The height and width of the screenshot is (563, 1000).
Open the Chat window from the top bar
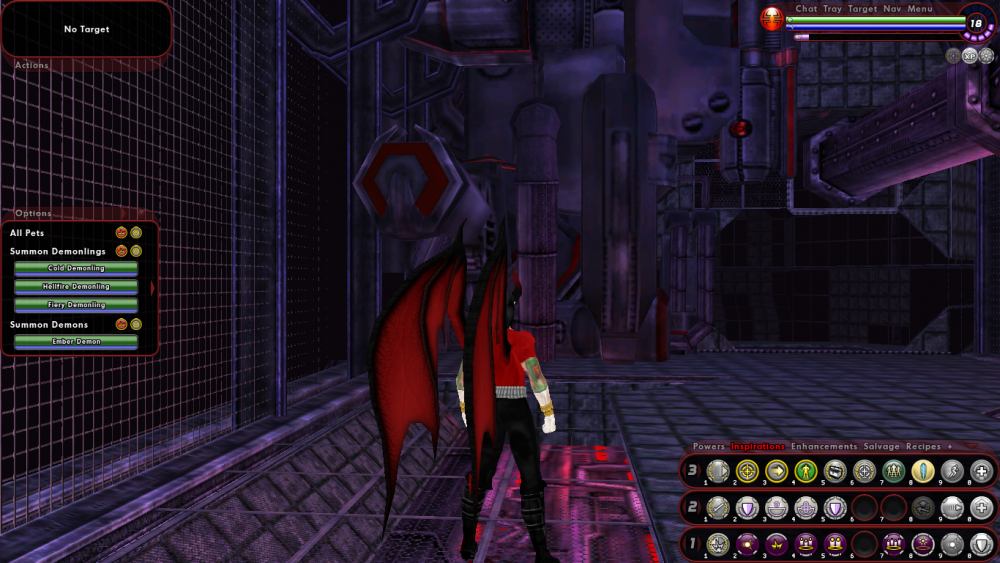tap(806, 9)
